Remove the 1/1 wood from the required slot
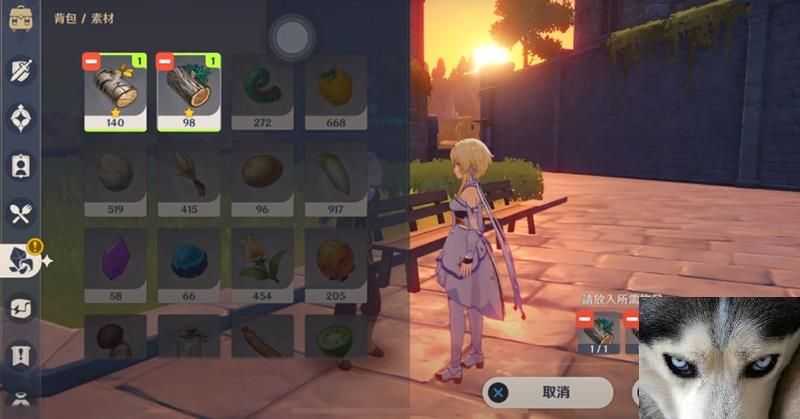The width and height of the screenshot is (800, 419). point(585,317)
